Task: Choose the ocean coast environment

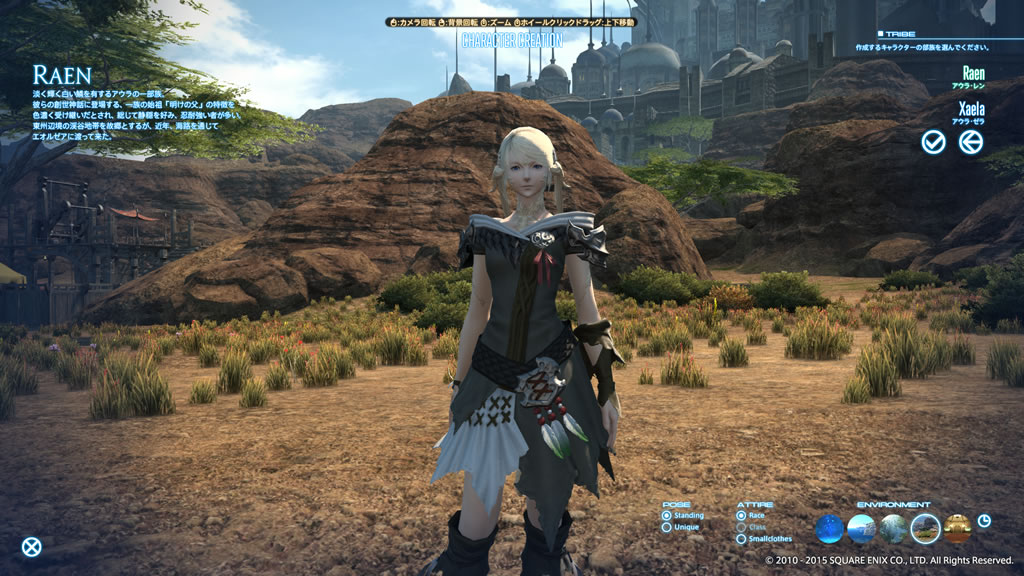Action: [861, 528]
